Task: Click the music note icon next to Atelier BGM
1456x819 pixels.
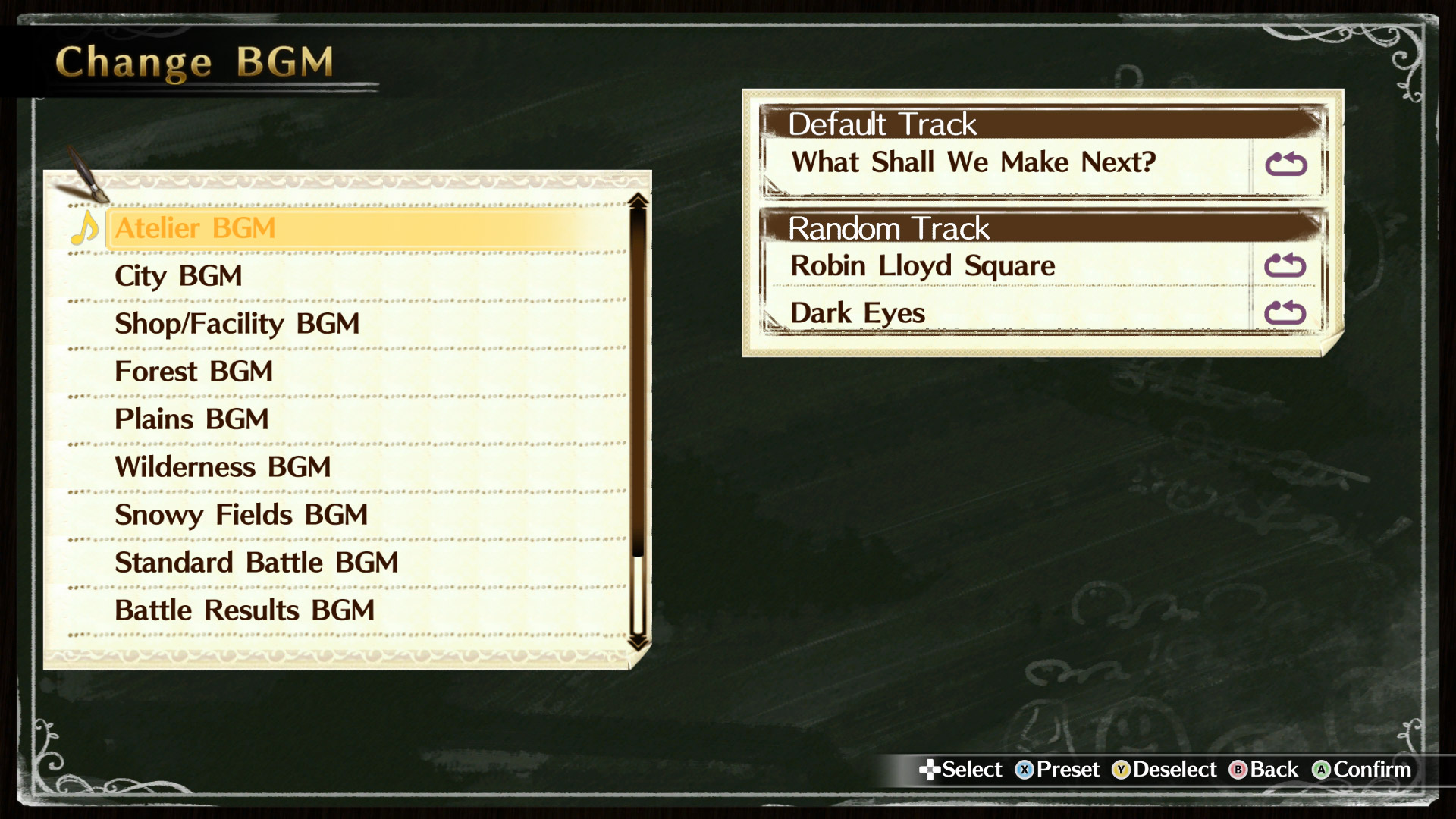Action: tap(86, 229)
